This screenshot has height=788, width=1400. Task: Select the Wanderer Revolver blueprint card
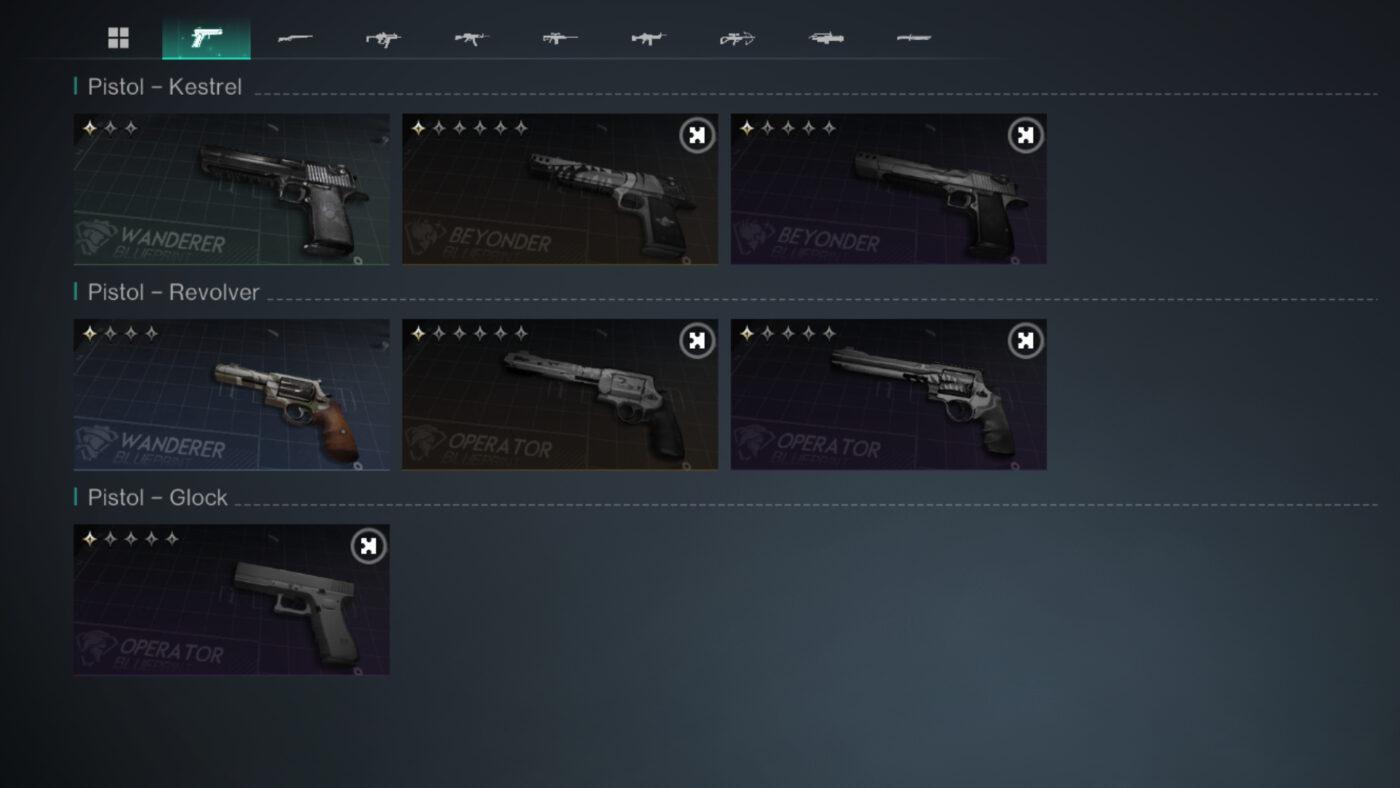[x=231, y=394]
